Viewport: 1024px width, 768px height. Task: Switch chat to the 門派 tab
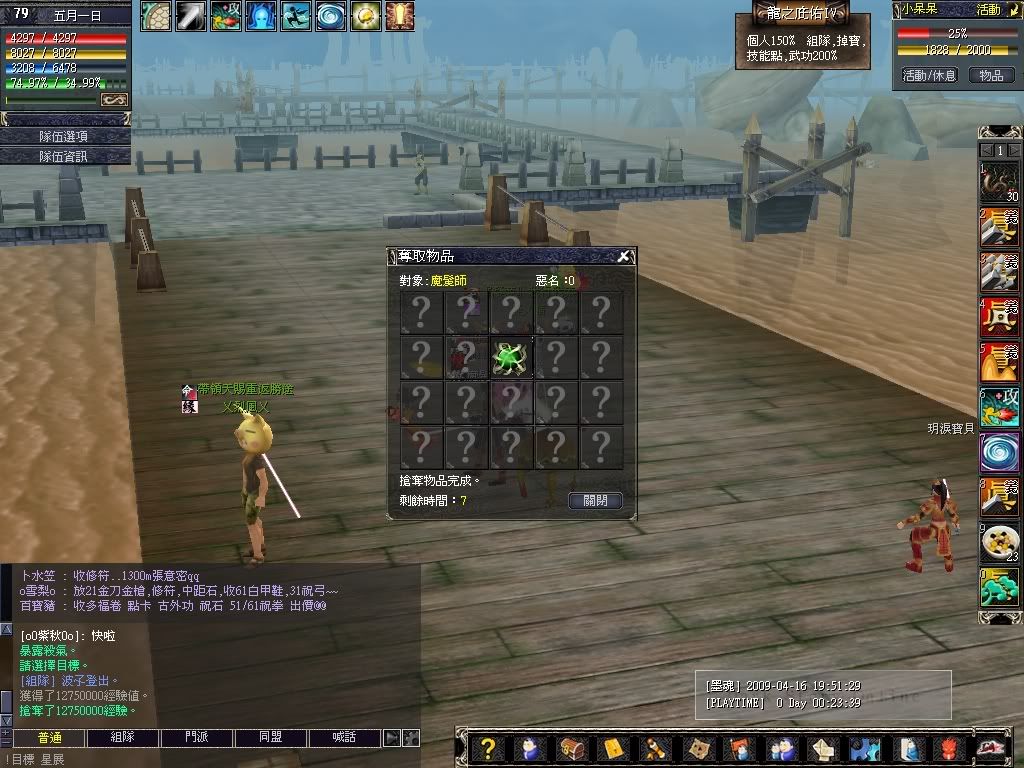[x=197, y=737]
